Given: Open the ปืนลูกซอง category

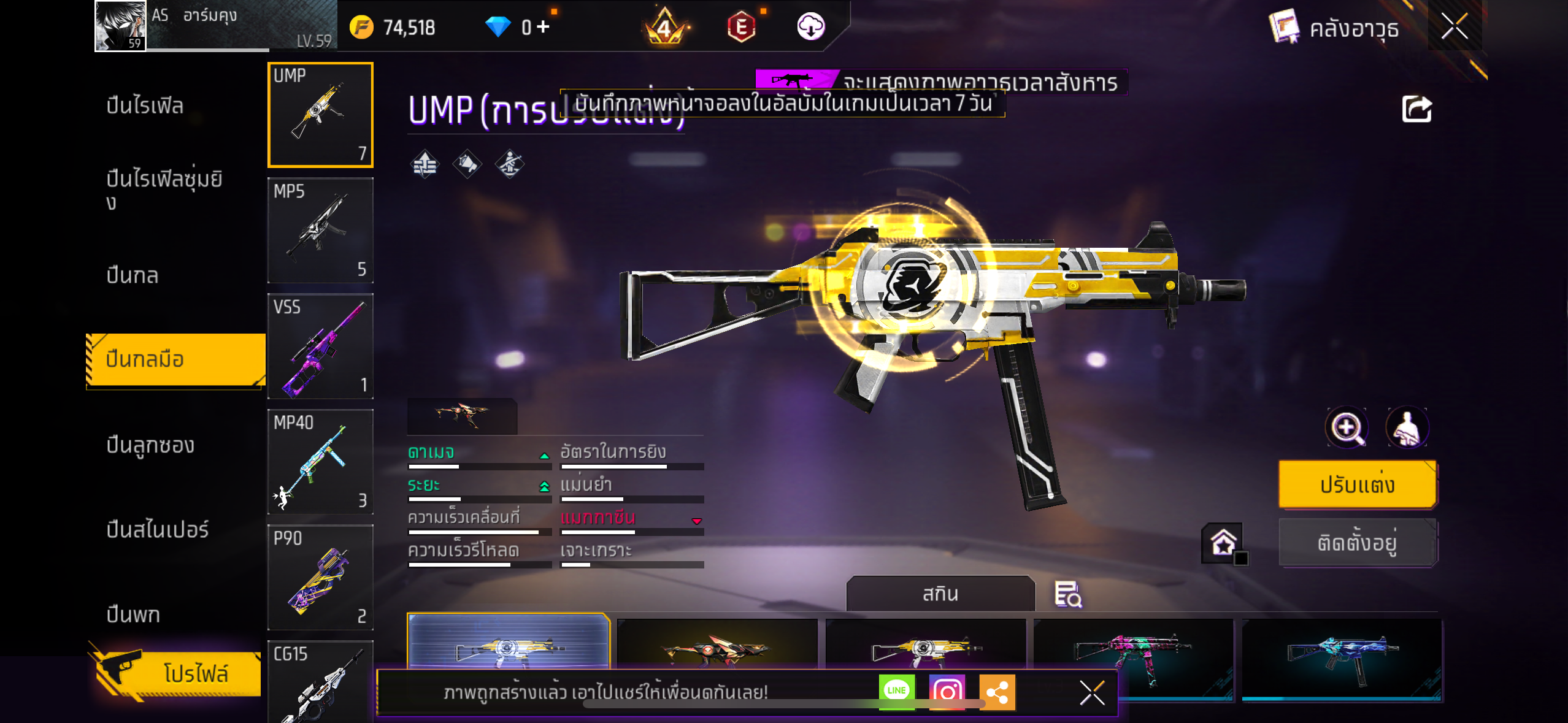Looking at the screenshot, I should (150, 445).
